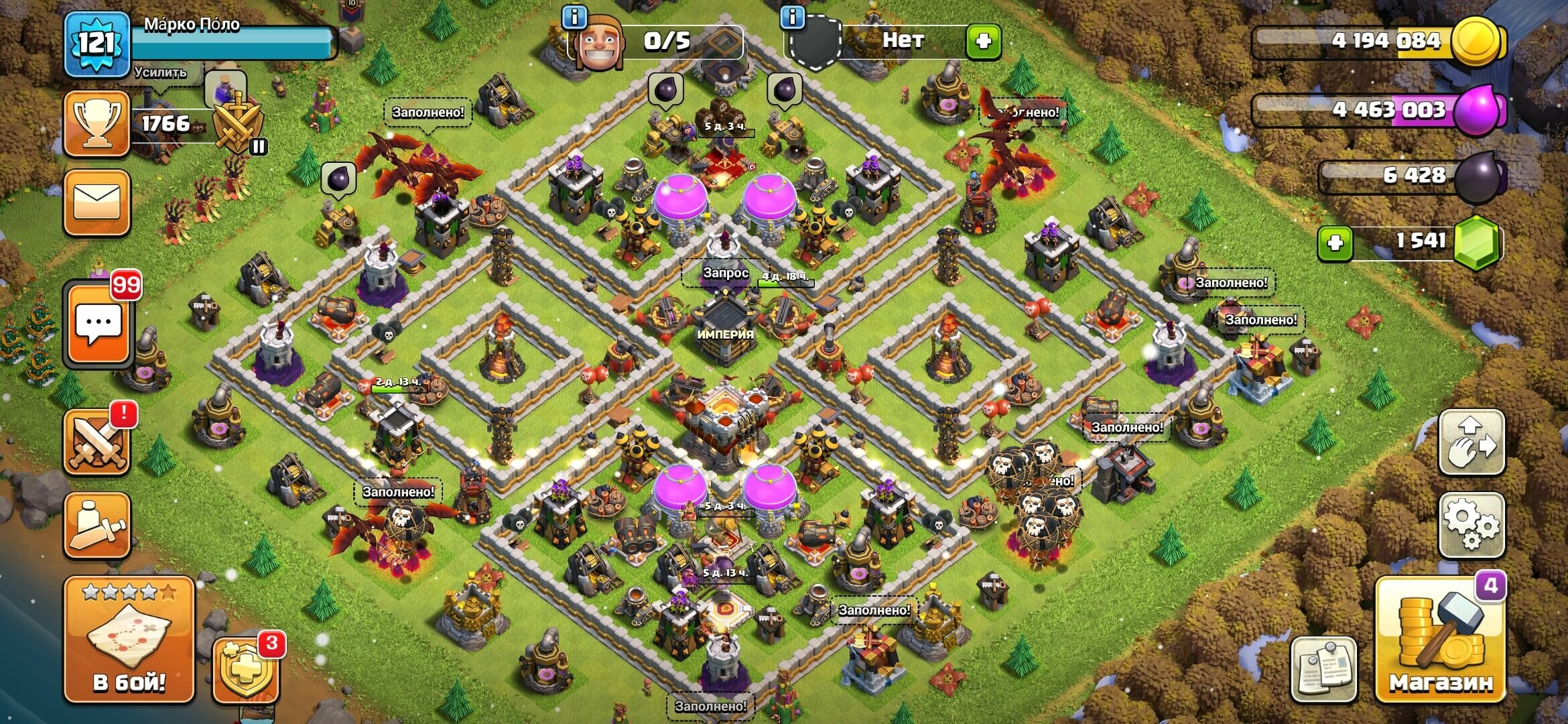
Task: Start an attack with В бой! button
Action: coord(129,641)
